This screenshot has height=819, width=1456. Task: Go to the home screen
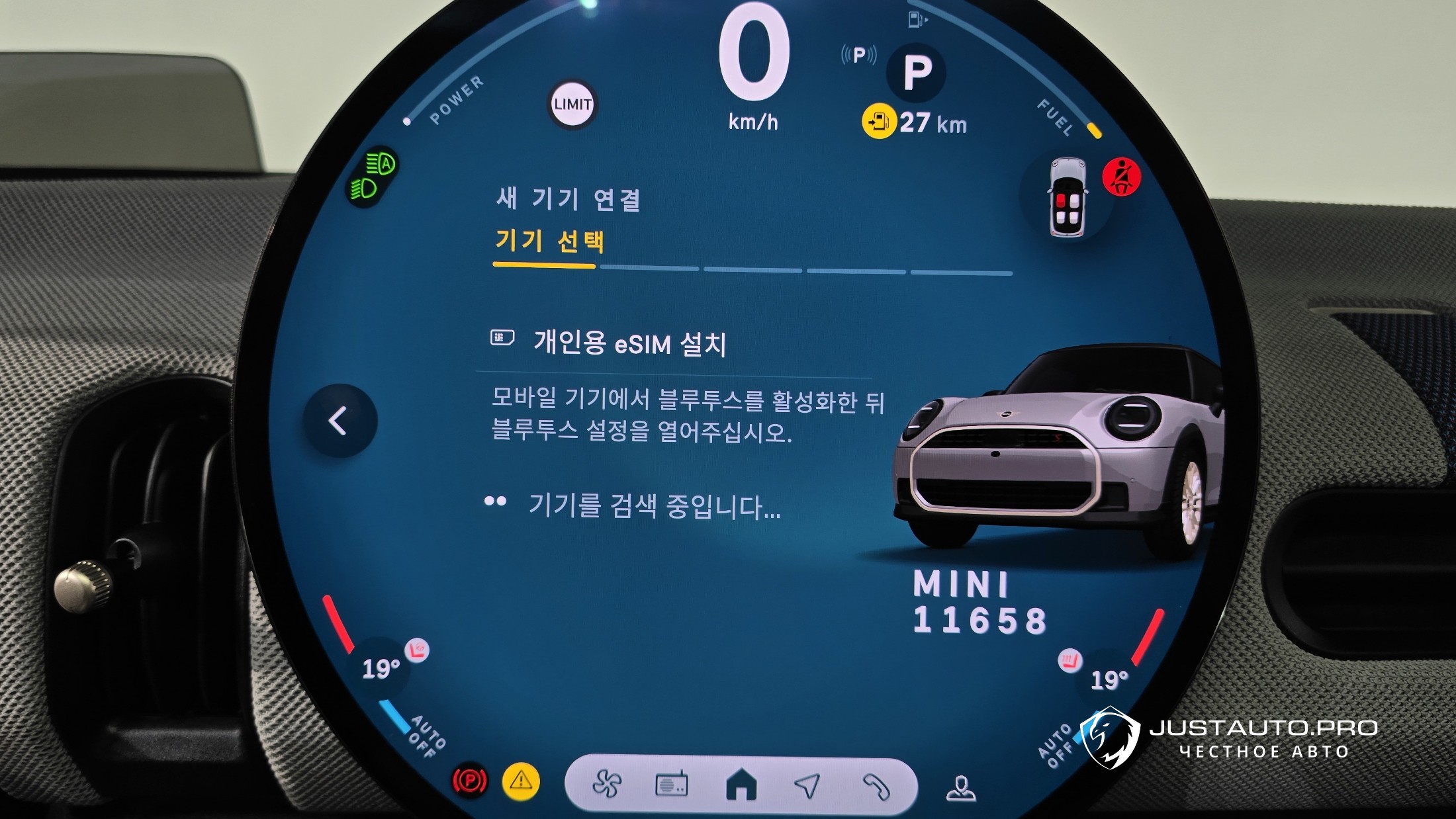(x=741, y=785)
